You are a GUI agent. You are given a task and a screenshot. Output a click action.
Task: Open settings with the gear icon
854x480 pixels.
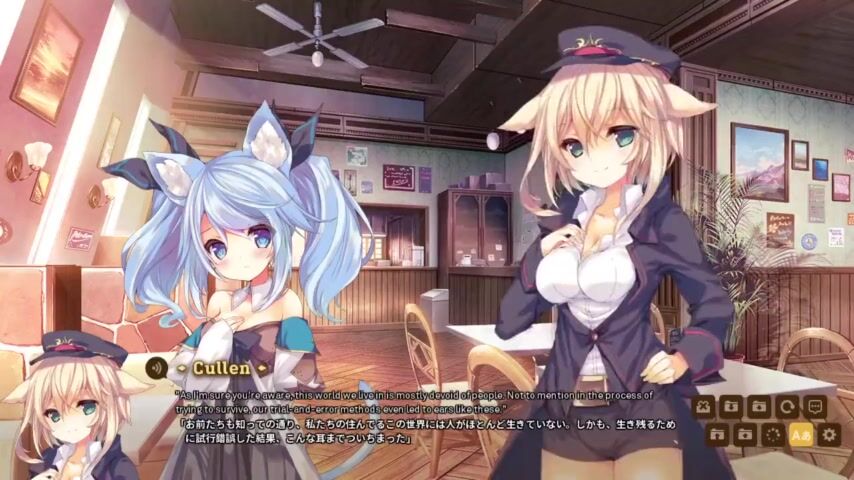click(x=828, y=435)
